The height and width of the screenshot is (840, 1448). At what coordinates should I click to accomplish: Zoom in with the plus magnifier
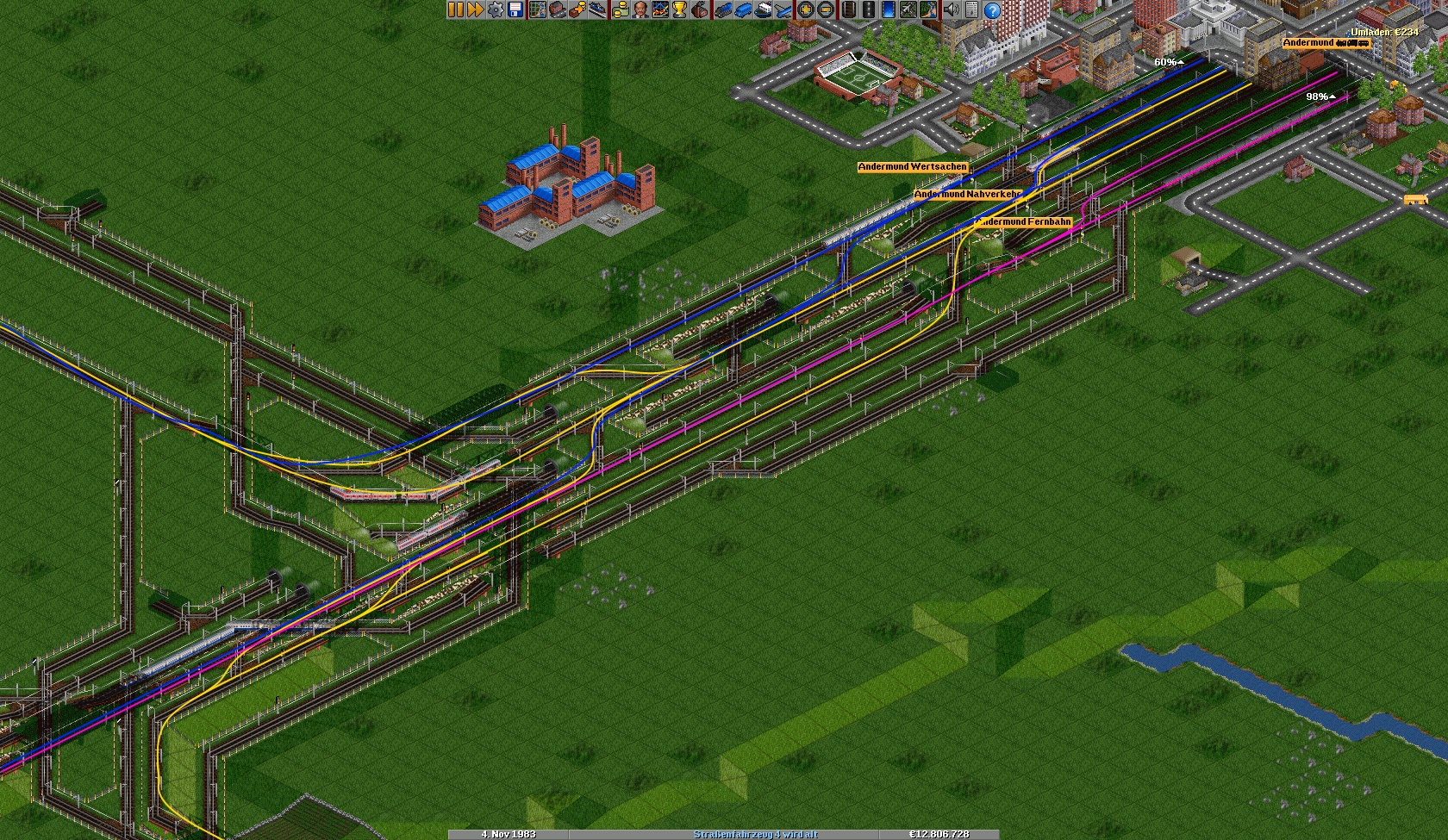(x=806, y=9)
